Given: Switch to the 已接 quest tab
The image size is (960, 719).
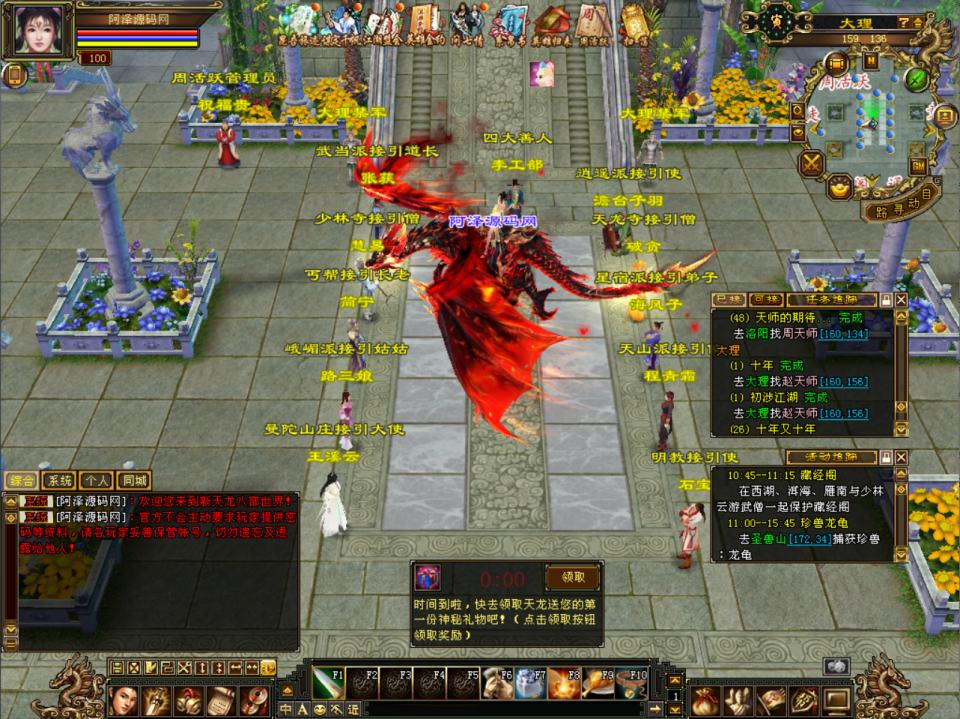Looking at the screenshot, I should click(x=728, y=300).
